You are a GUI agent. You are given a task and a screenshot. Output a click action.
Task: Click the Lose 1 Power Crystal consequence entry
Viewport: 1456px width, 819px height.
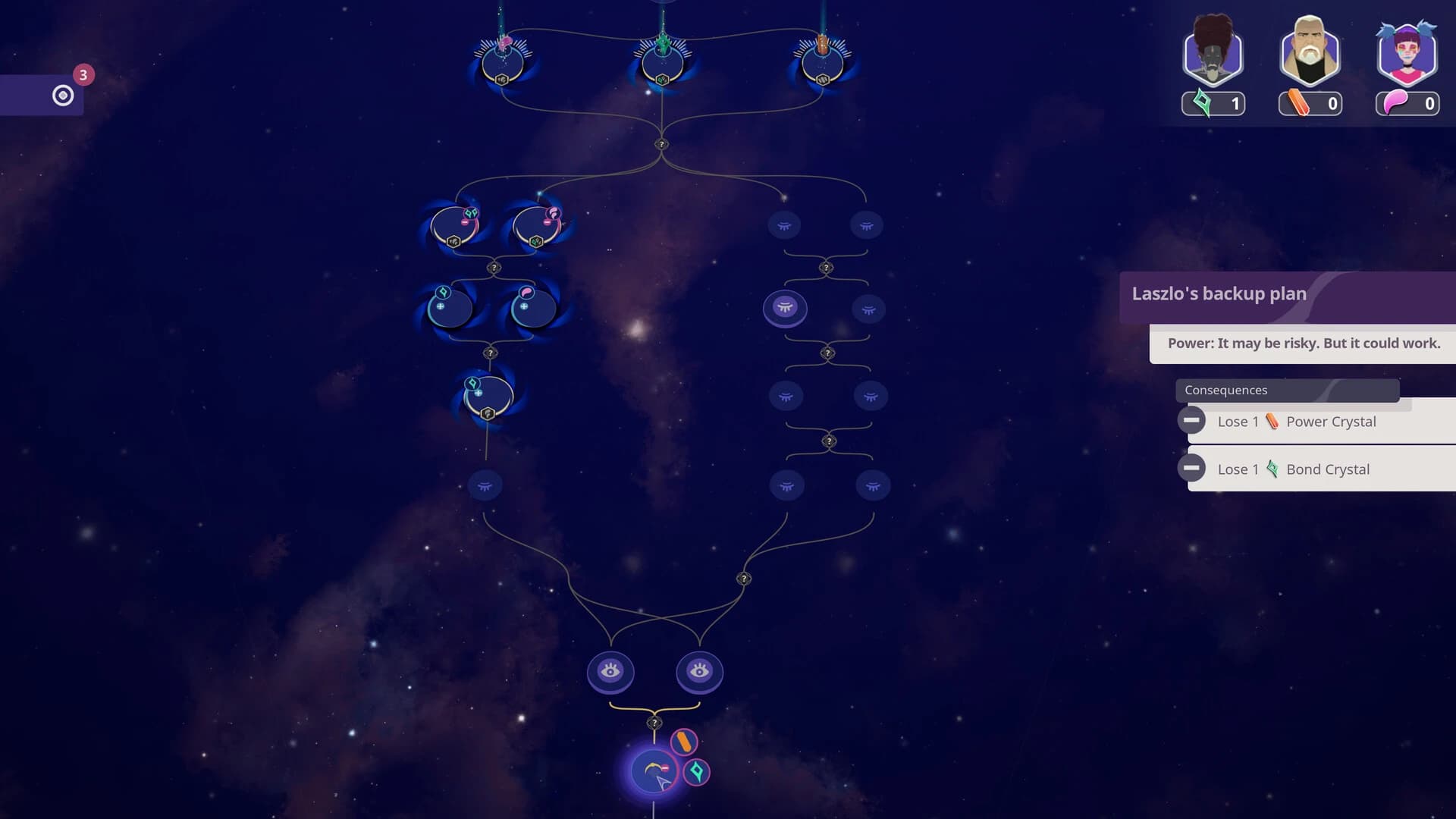[x=1319, y=422]
